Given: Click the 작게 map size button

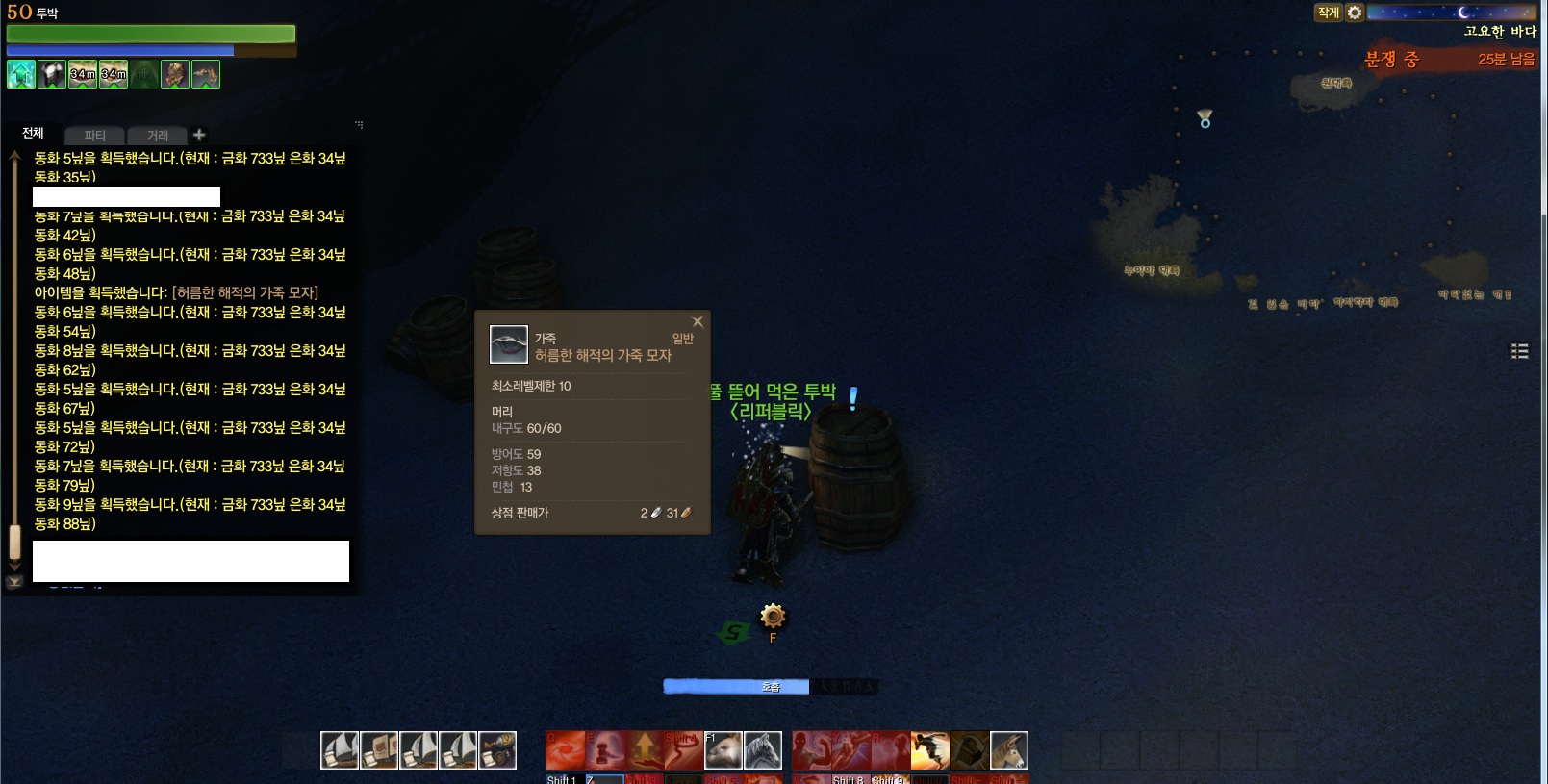Looking at the screenshot, I should click(x=1328, y=13).
